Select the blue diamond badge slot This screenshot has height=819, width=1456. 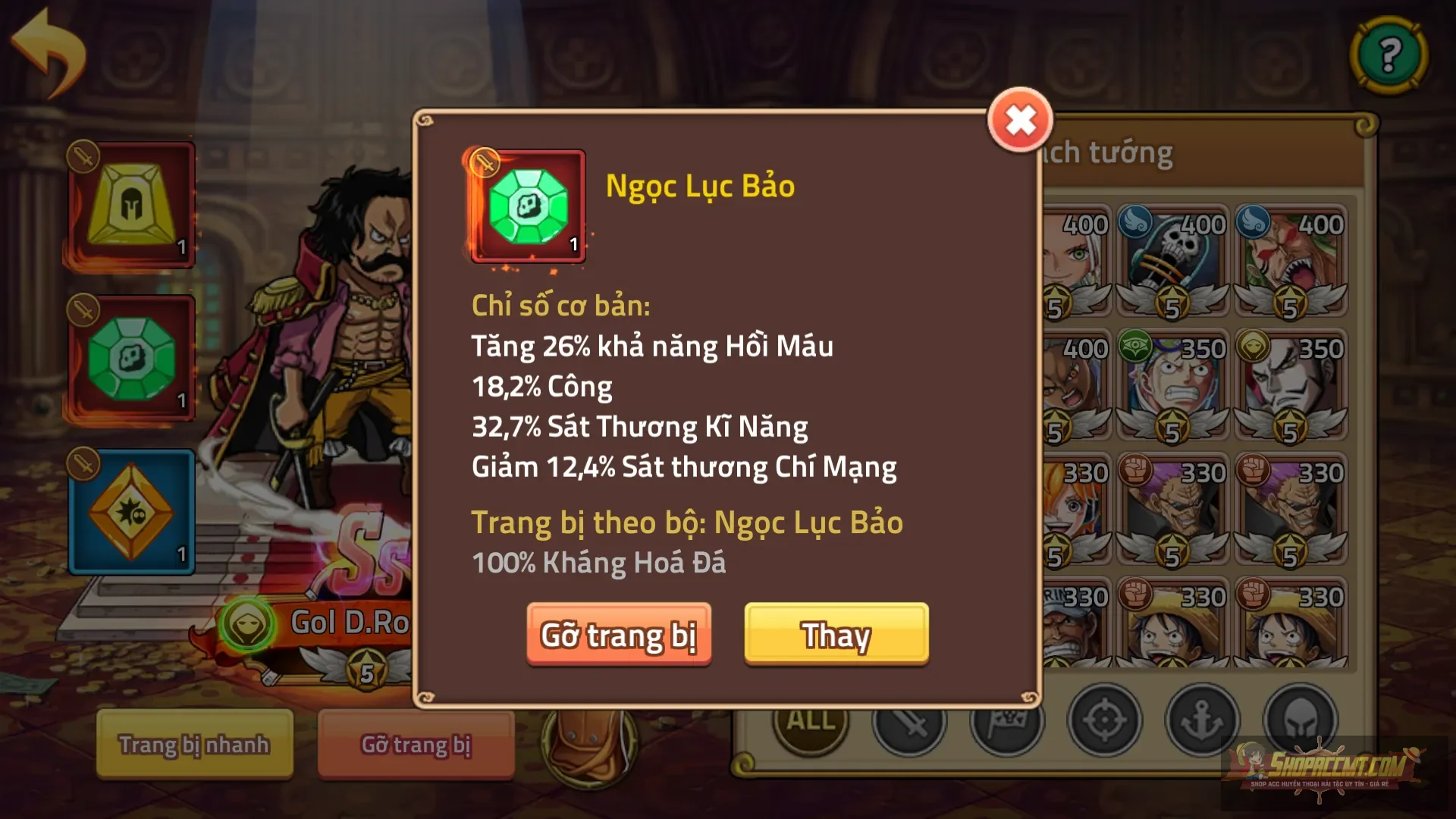pos(131,513)
